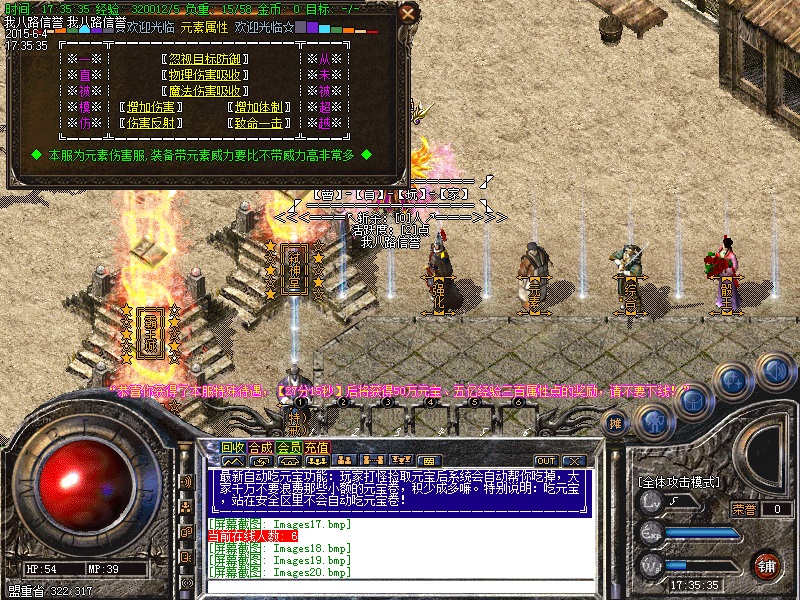Open the red 铺 shop button
The height and width of the screenshot is (600, 800).
(x=767, y=563)
